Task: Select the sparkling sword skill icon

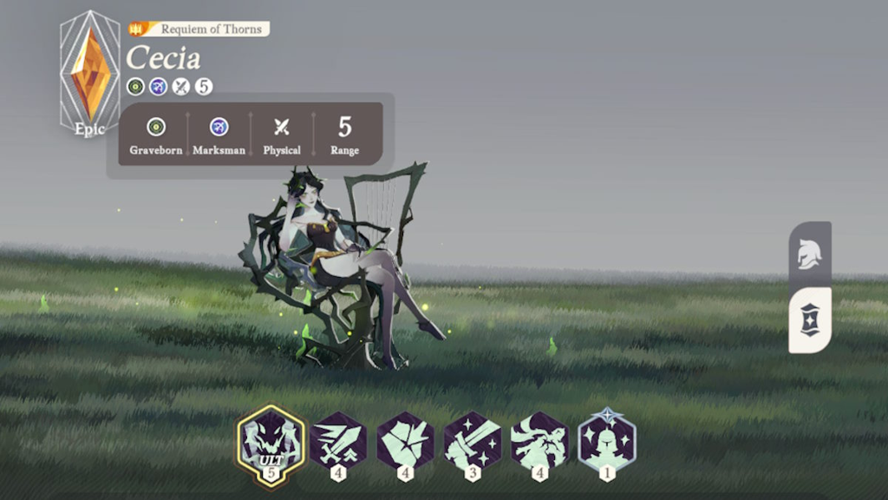Action: pos(472,441)
